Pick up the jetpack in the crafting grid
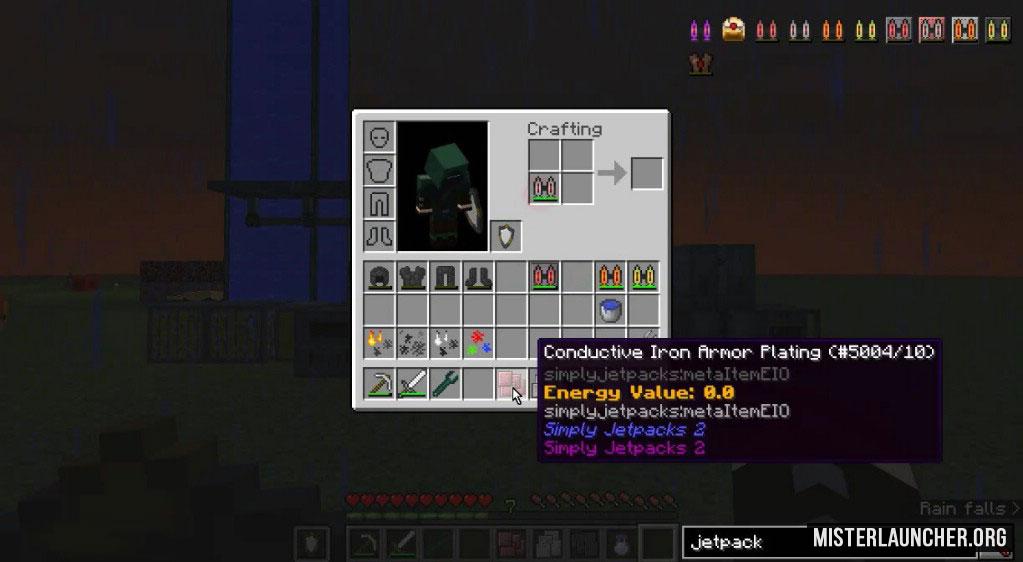Image resolution: width=1023 pixels, height=562 pixels. click(x=544, y=188)
